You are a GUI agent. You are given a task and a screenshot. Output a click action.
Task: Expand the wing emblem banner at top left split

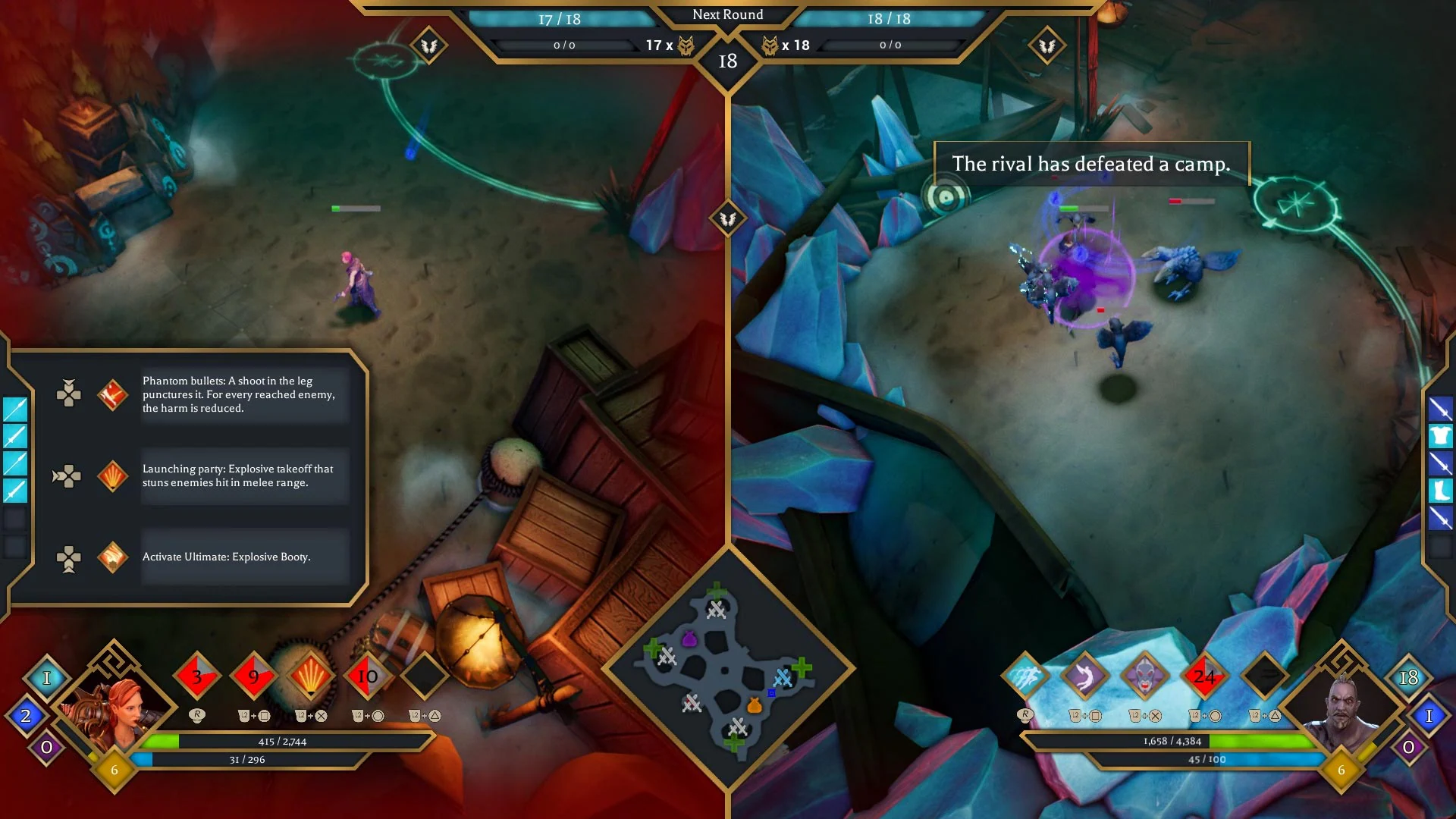(x=428, y=44)
